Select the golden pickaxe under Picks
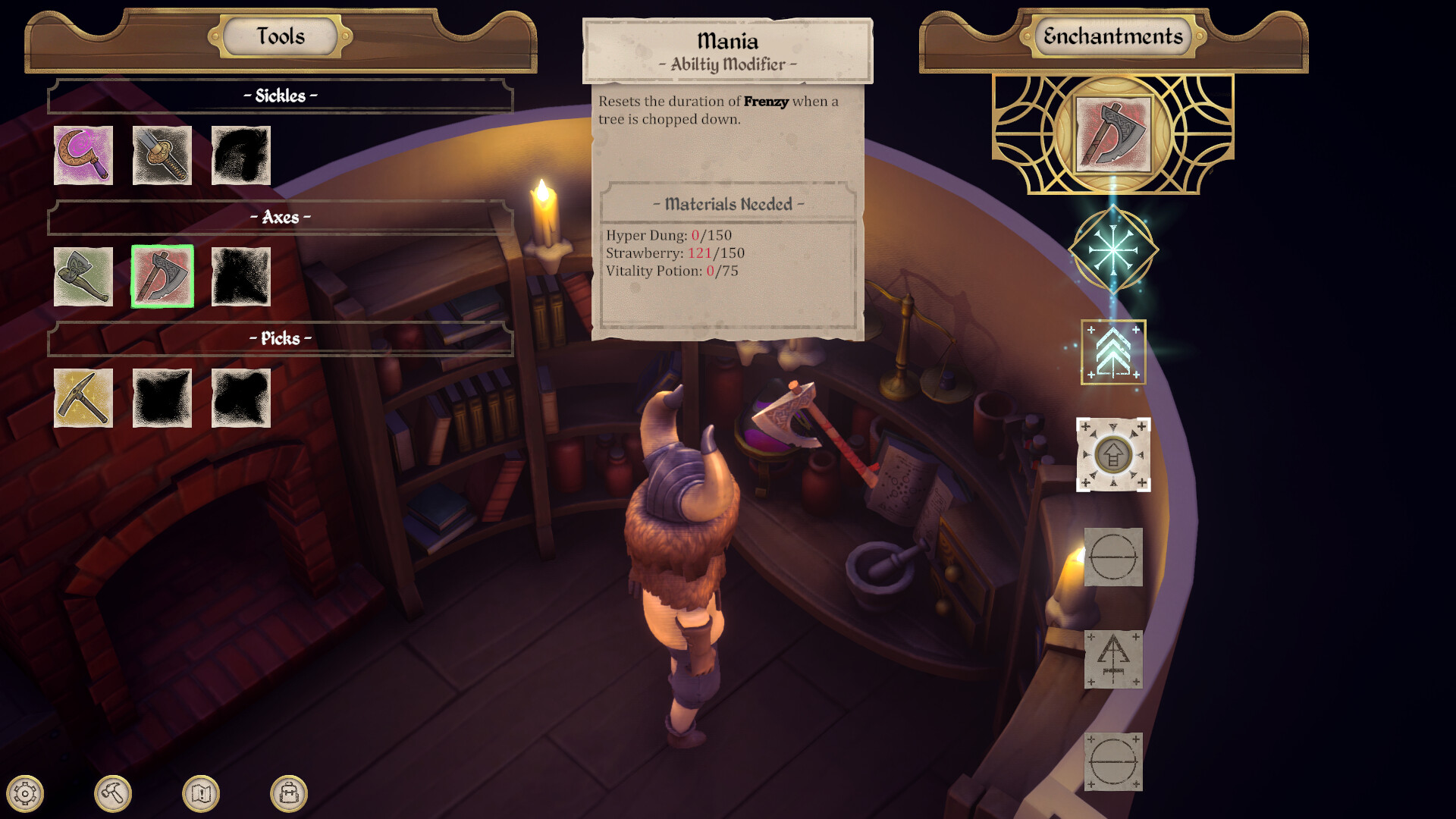This screenshot has height=819, width=1456. point(83,400)
